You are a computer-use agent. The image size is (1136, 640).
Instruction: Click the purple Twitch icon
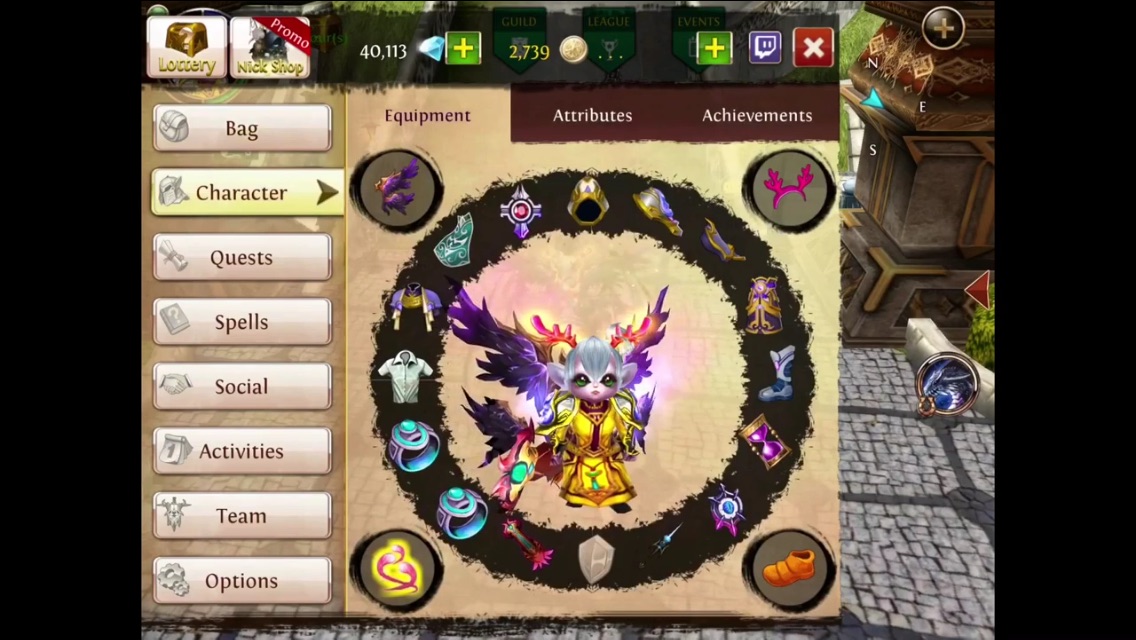click(765, 47)
